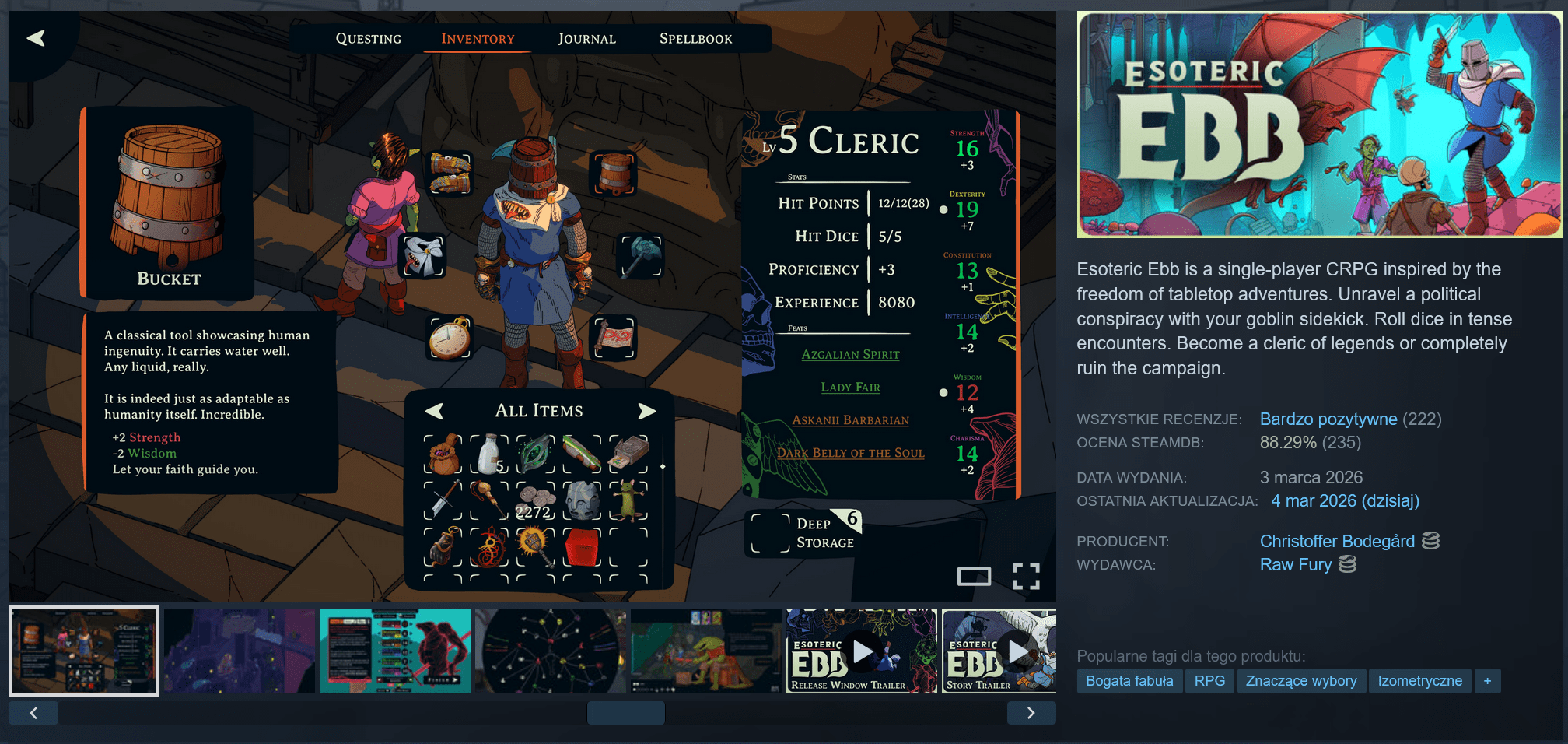The width and height of the screenshot is (1568, 744).
Task: Select the equipped toothy cloak slot
Action: coord(423,256)
